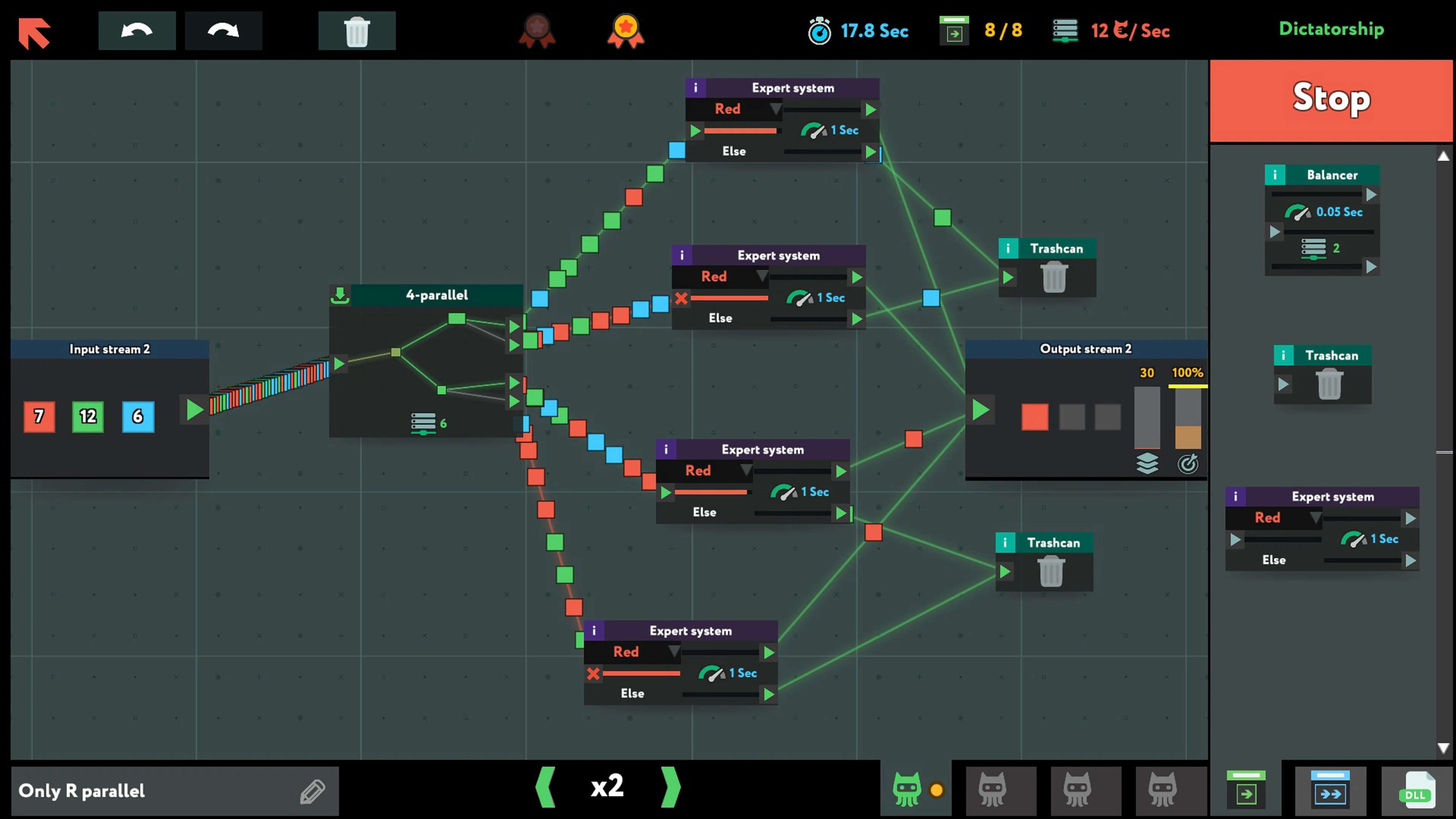Viewport: 1456px width, 819px height.
Task: Click the pencil to rename 'Only R parallel'
Action: 311,791
